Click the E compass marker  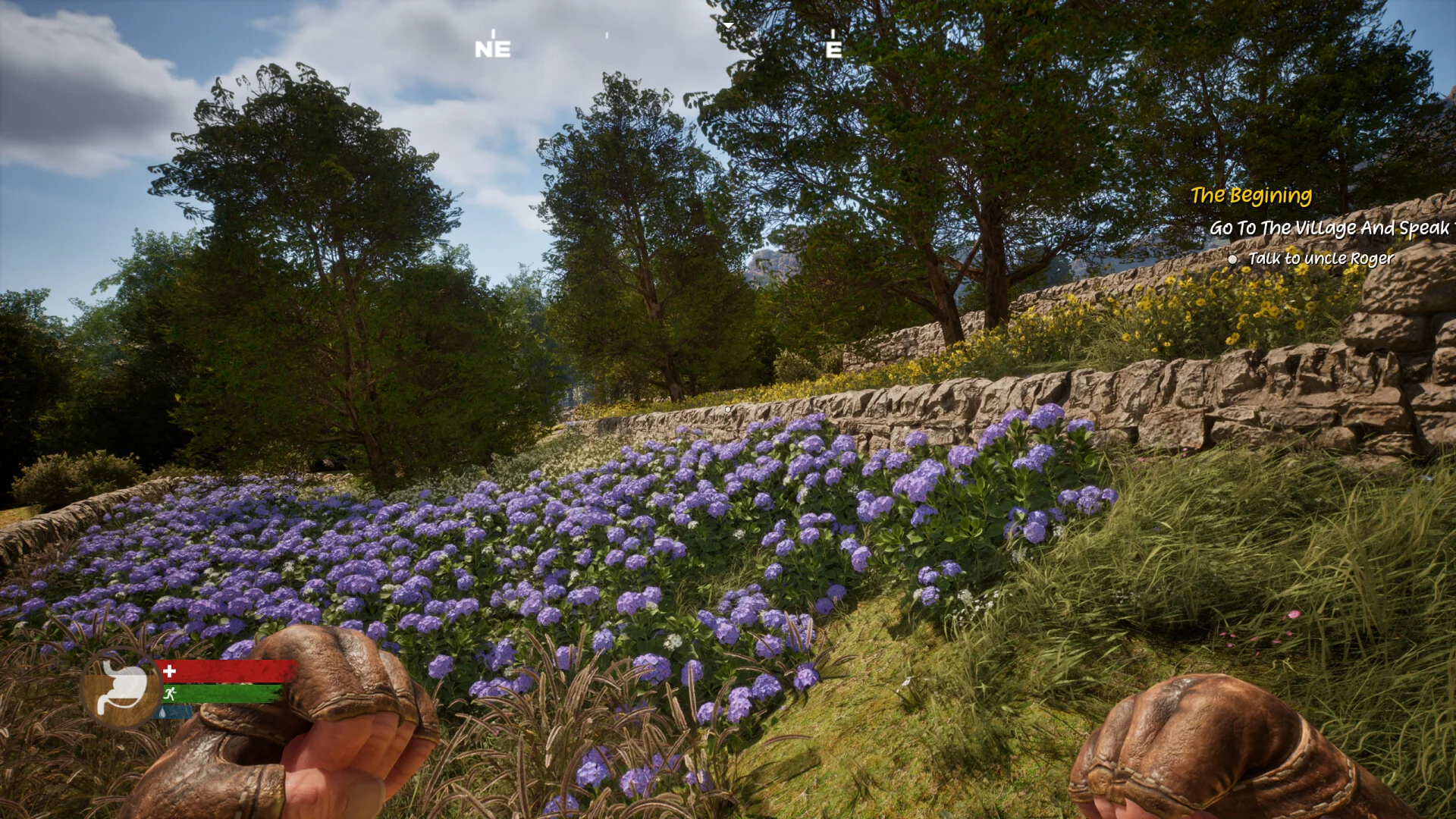tap(833, 49)
